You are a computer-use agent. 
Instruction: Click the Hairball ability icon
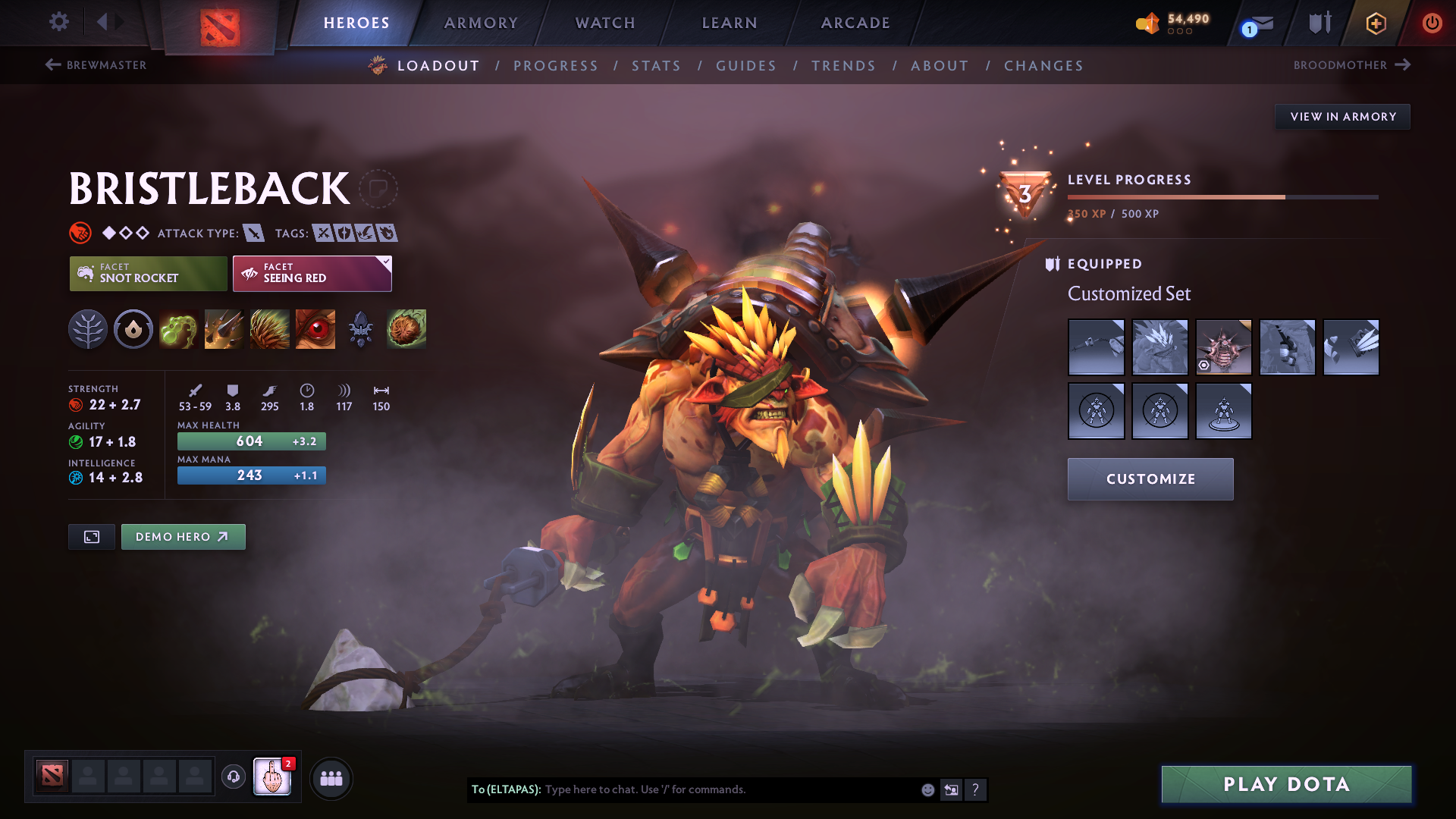click(x=406, y=329)
